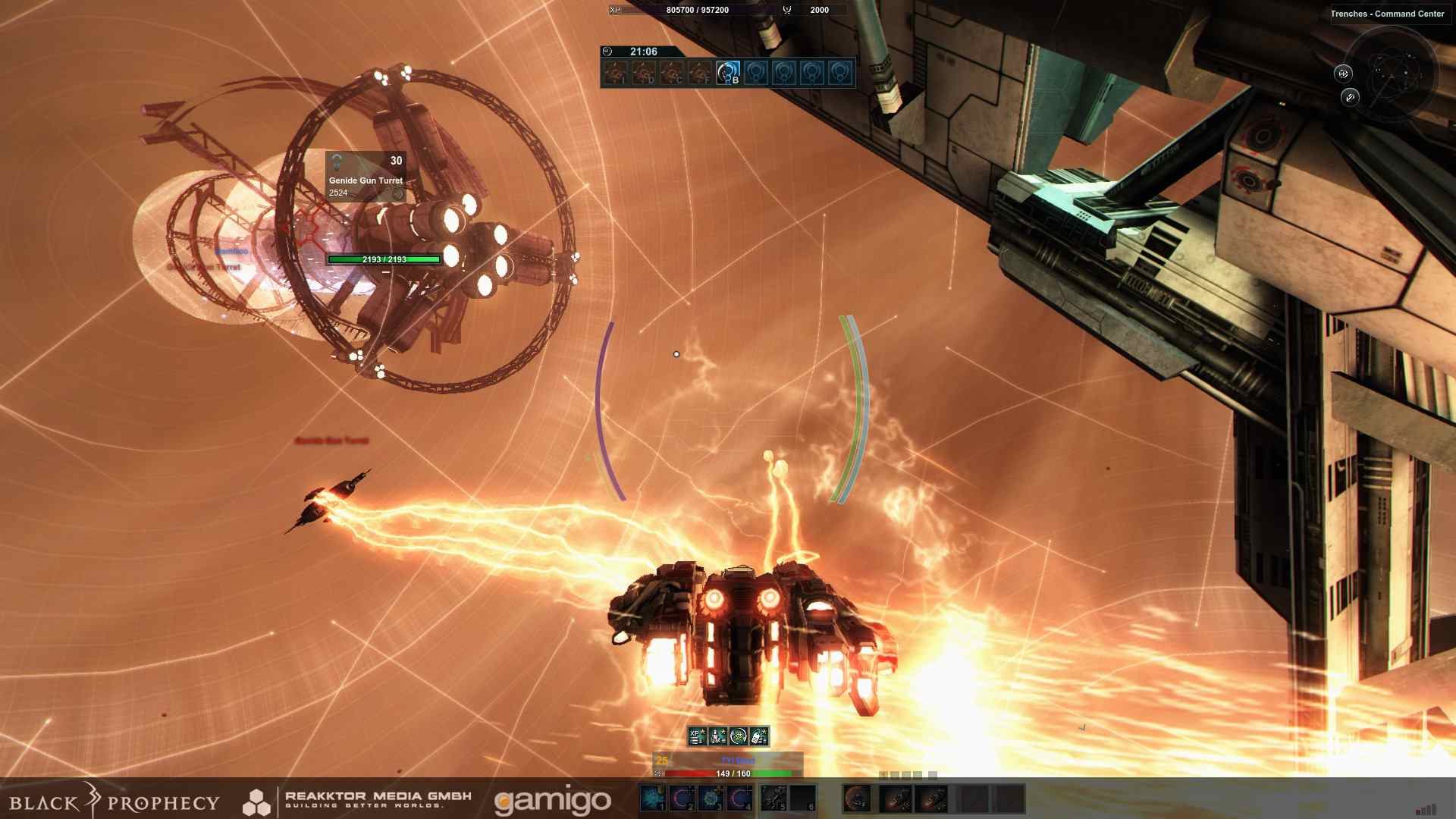
Task: Click the XP boost buff icon
Action: (x=697, y=736)
